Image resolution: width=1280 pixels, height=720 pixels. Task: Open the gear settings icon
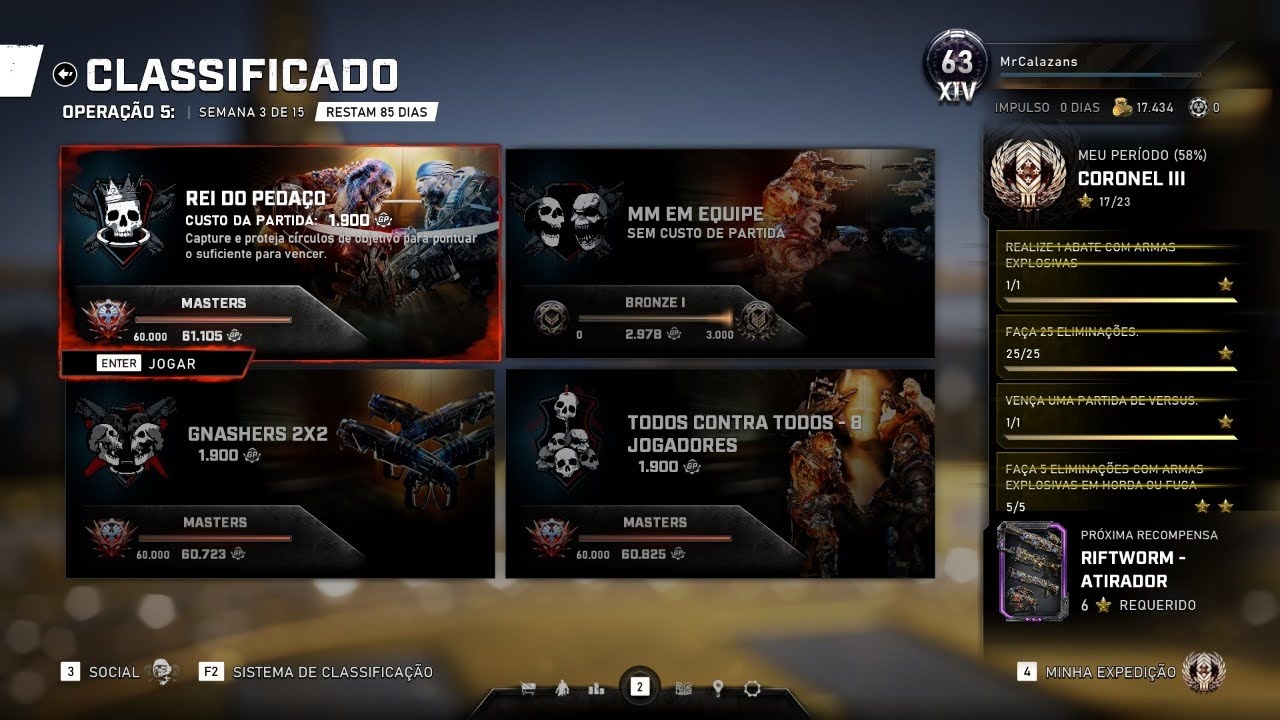click(752, 688)
